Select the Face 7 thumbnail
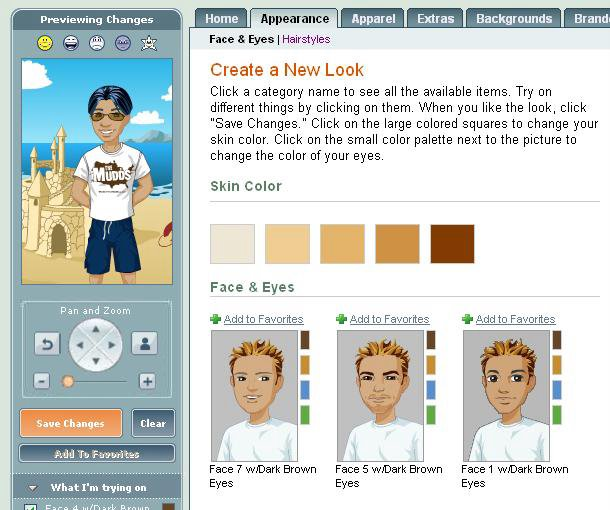The width and height of the screenshot is (610, 510). point(254,395)
